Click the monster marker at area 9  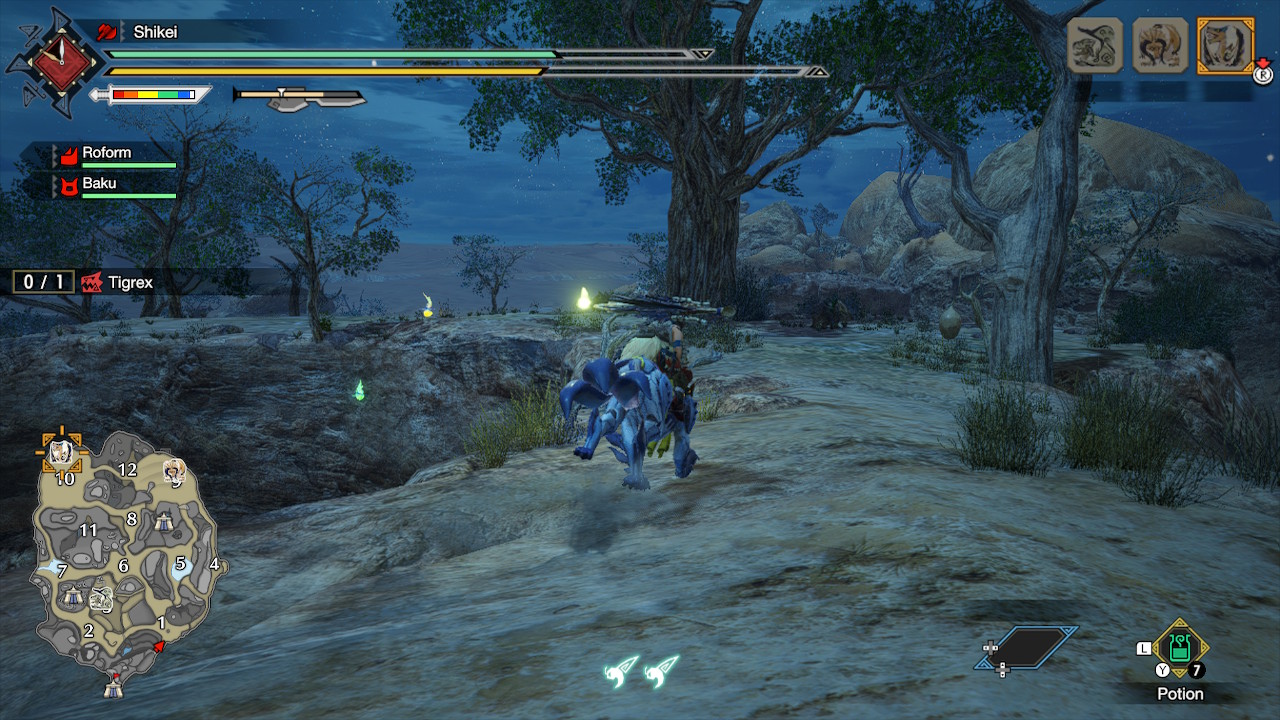(175, 470)
